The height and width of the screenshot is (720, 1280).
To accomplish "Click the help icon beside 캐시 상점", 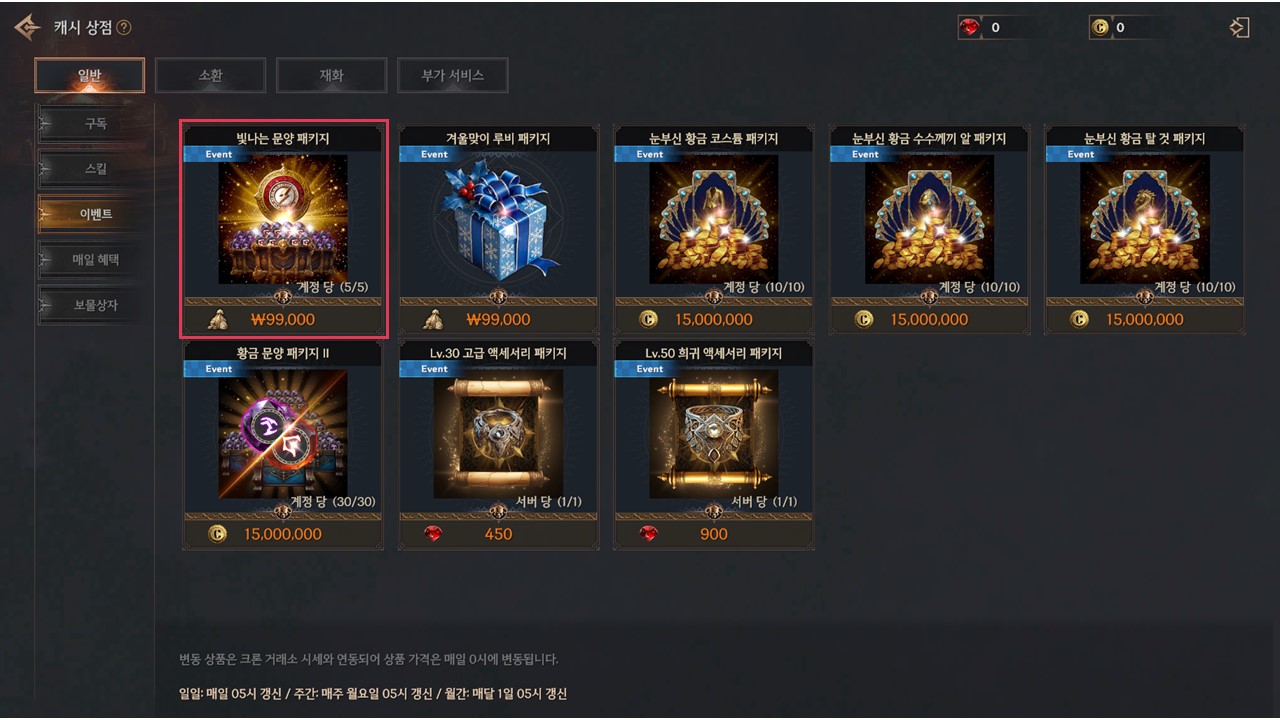I will pos(124,28).
